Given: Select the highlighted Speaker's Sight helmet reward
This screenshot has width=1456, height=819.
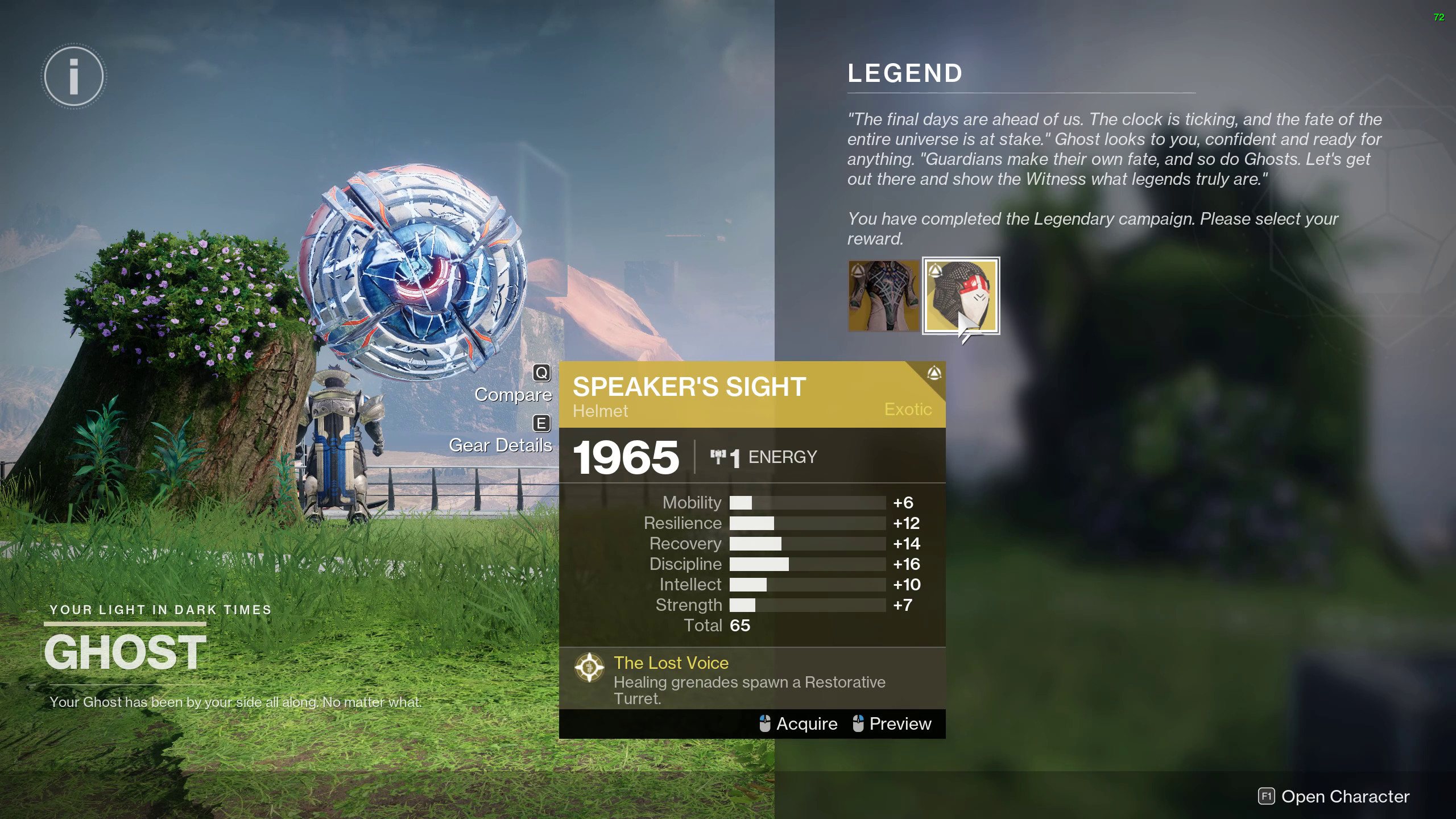Looking at the screenshot, I should click(x=961, y=295).
